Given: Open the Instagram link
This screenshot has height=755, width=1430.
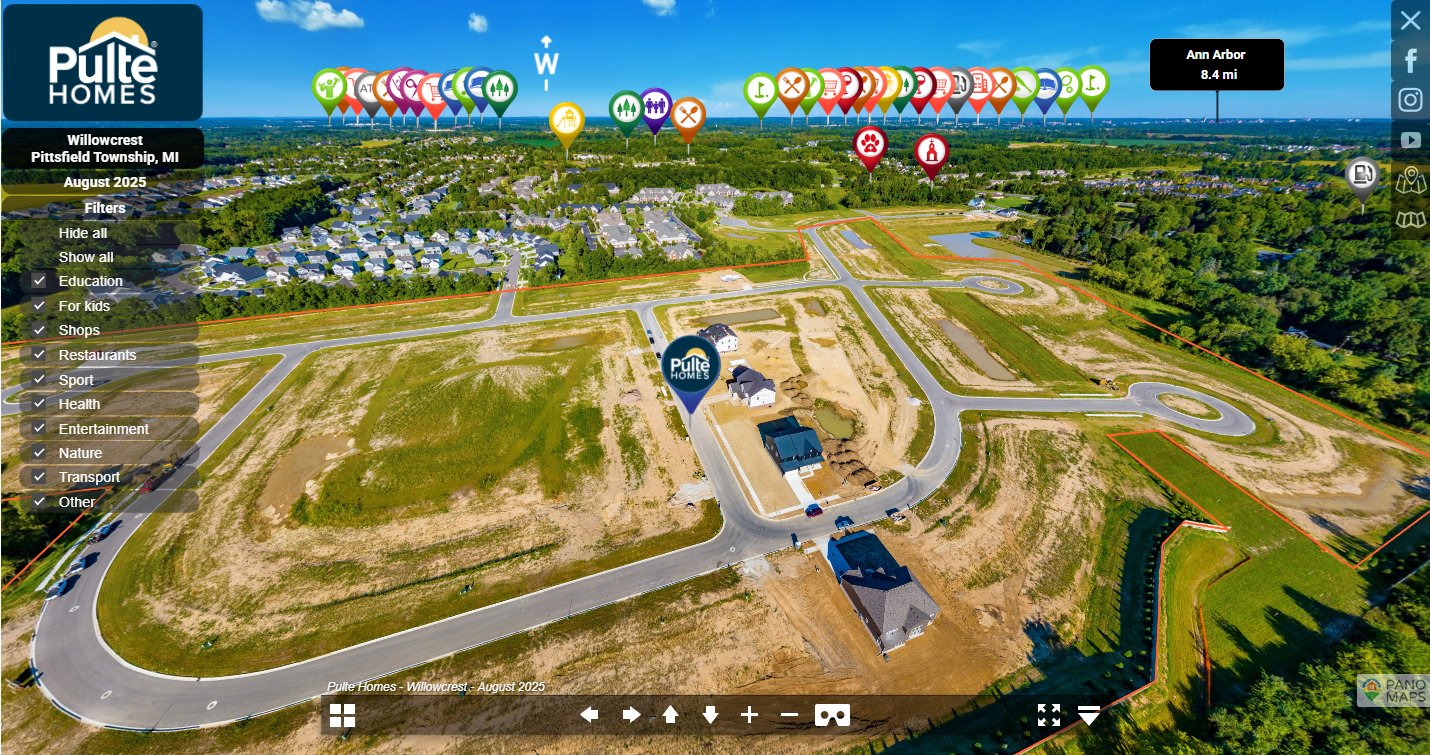Looking at the screenshot, I should click(x=1410, y=100).
